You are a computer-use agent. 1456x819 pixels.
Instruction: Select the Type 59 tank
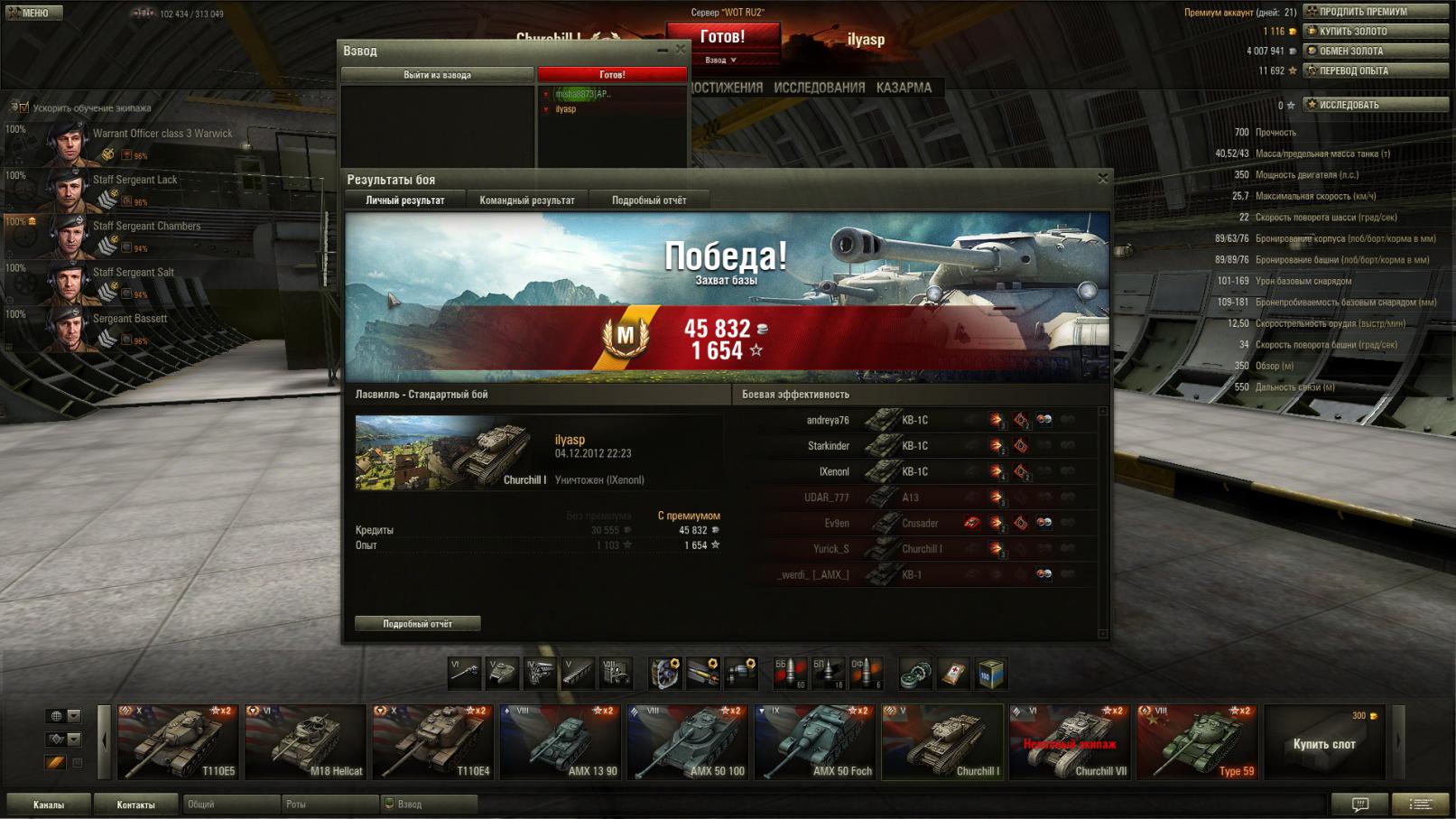tap(1197, 742)
